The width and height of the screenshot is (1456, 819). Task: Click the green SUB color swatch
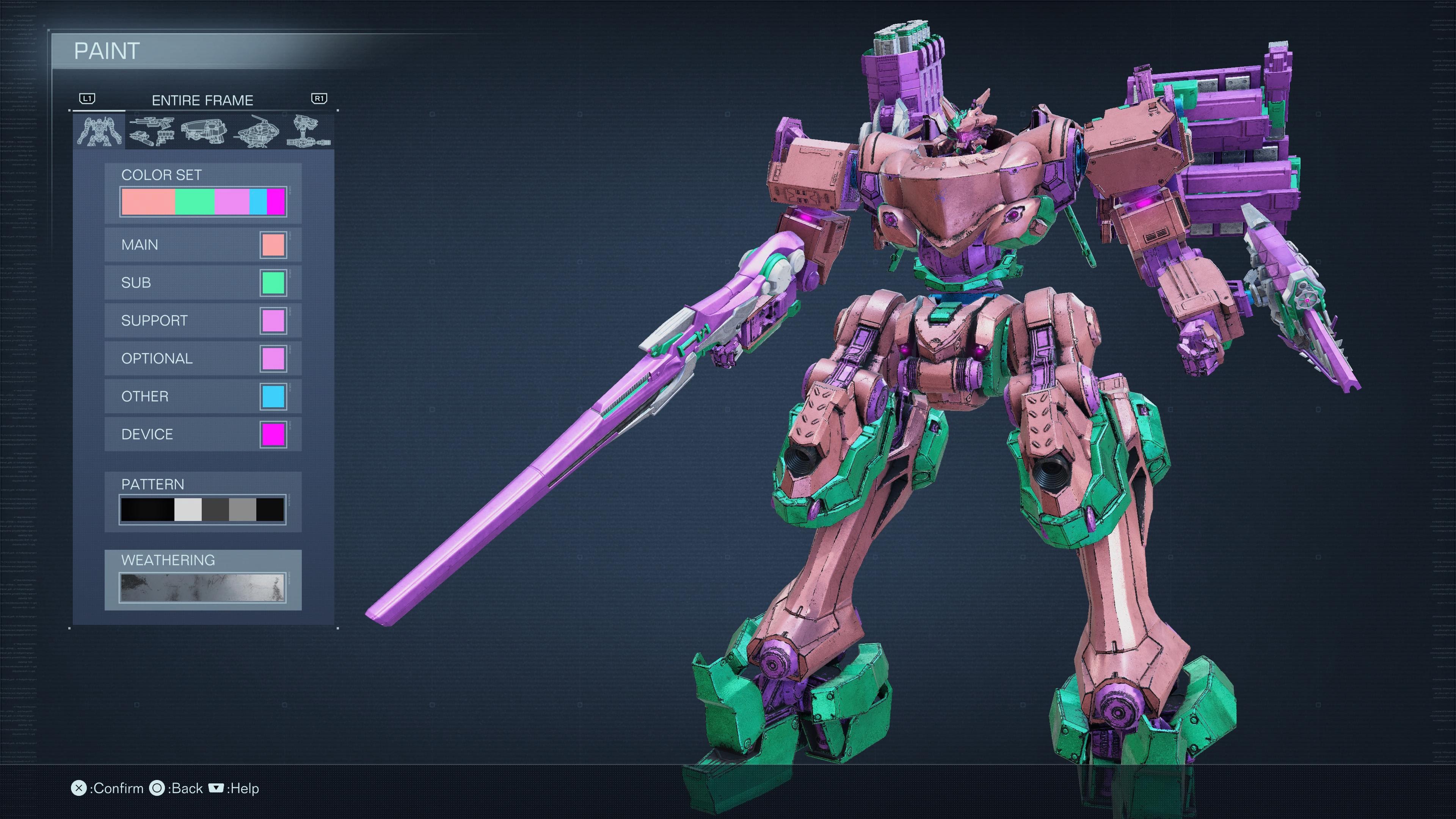273,283
